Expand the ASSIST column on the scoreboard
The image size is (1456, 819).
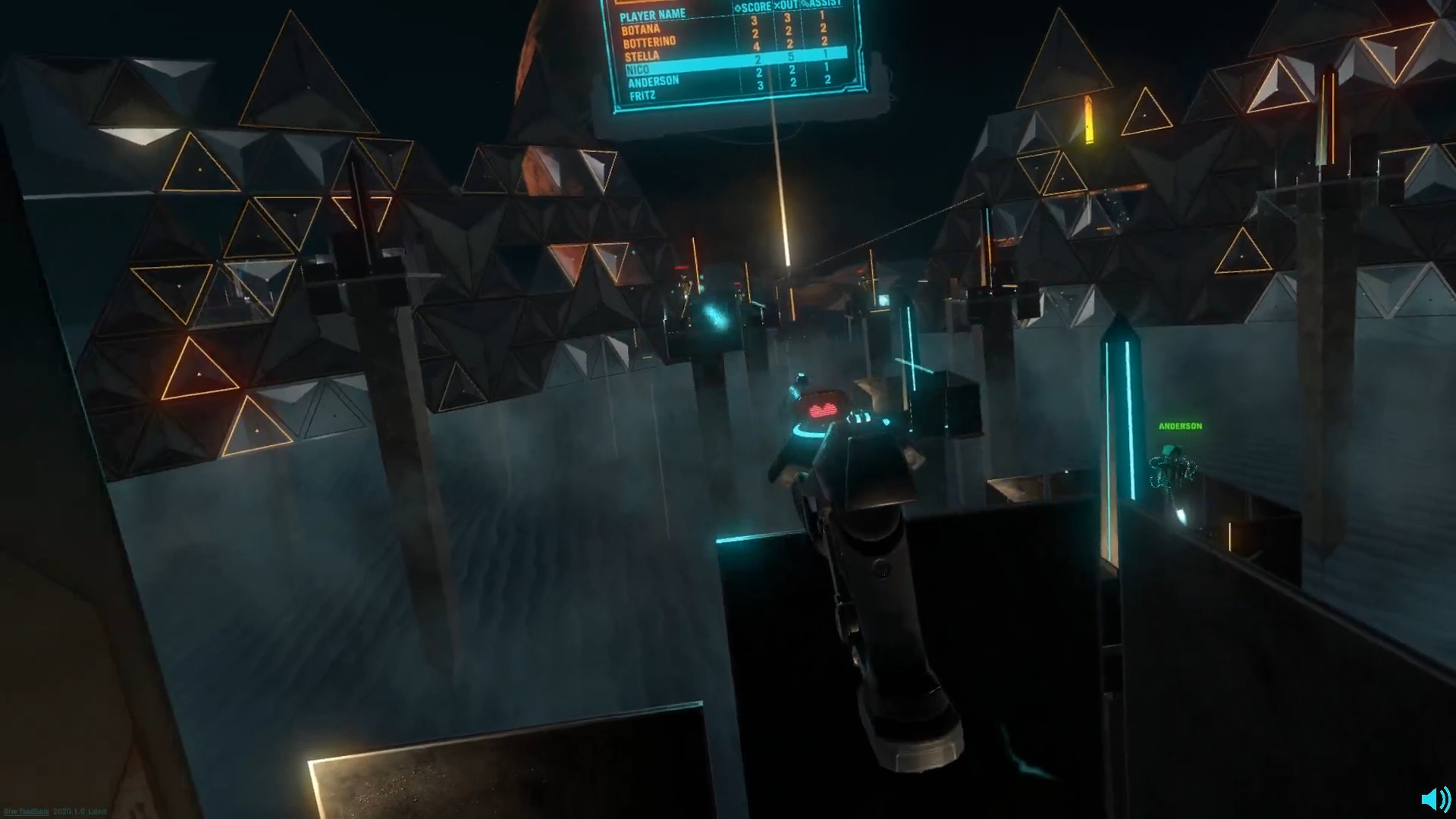click(x=821, y=4)
